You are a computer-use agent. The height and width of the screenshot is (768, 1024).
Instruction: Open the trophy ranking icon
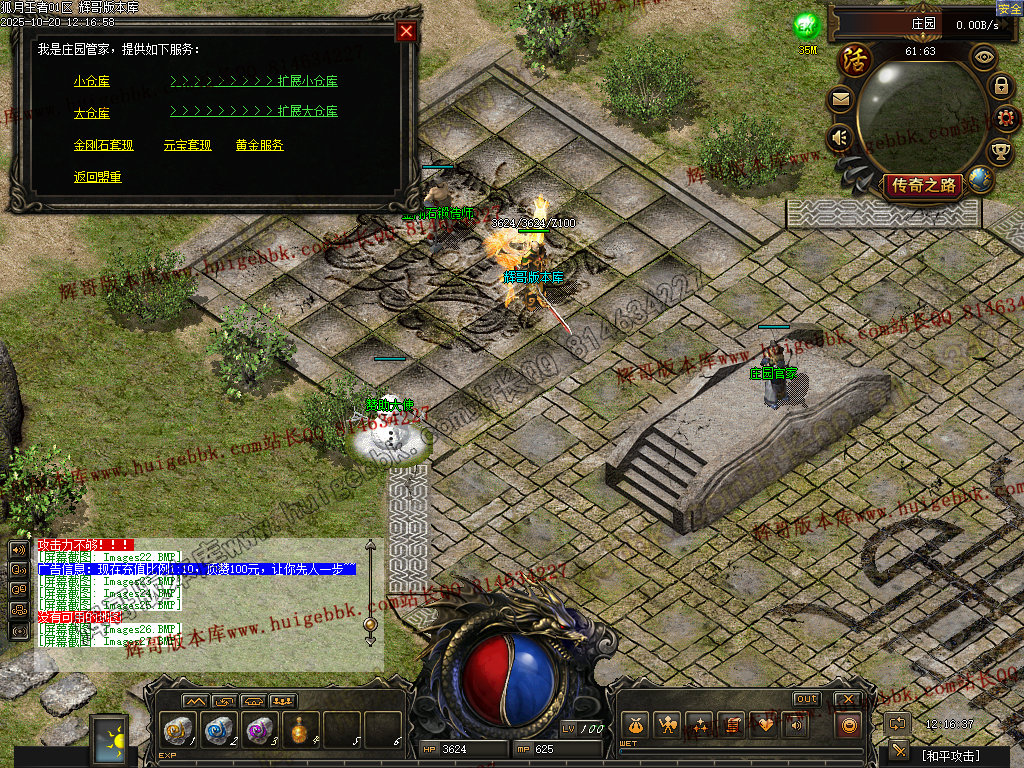1000,152
